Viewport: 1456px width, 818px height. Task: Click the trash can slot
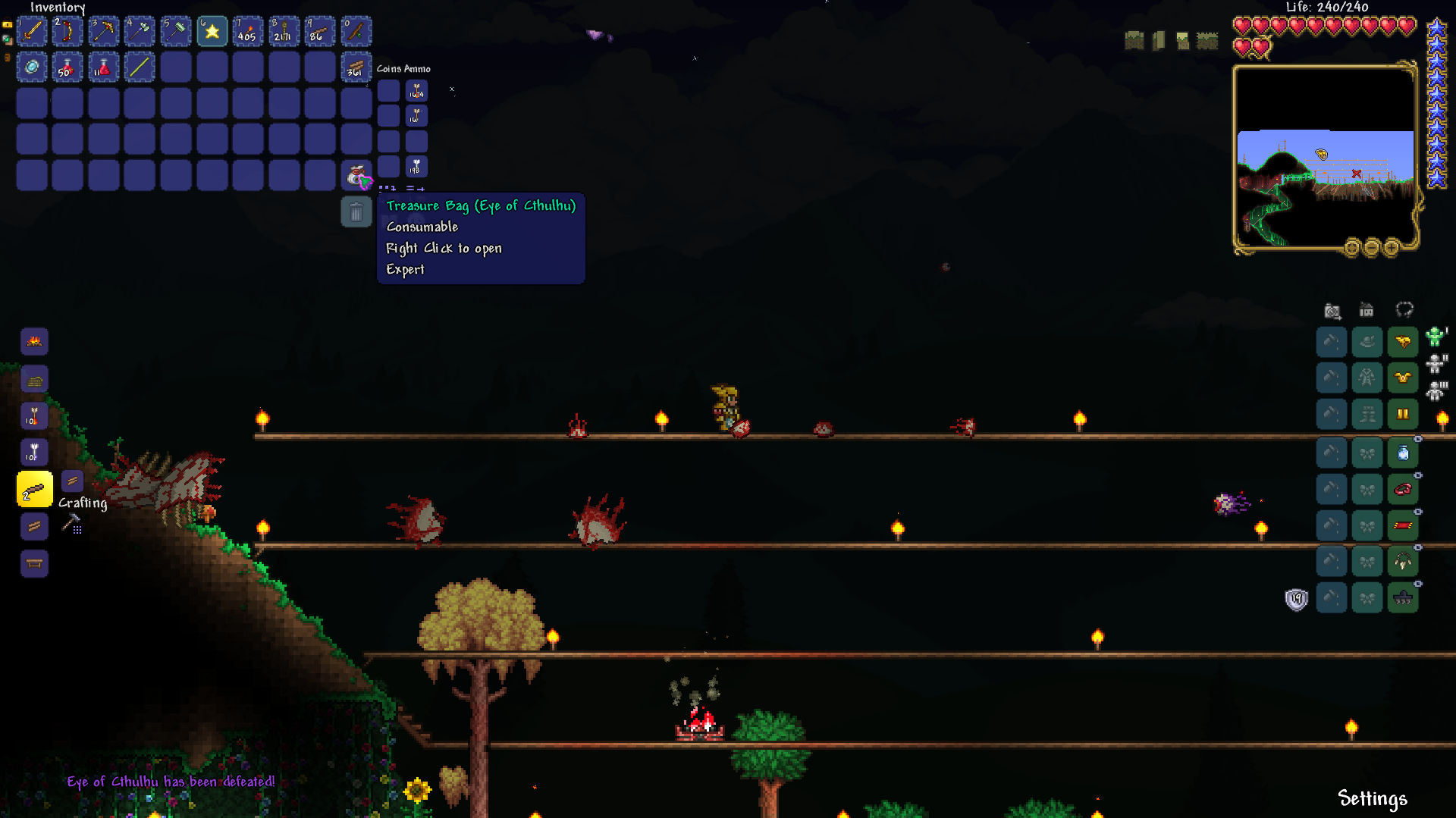coord(356,212)
